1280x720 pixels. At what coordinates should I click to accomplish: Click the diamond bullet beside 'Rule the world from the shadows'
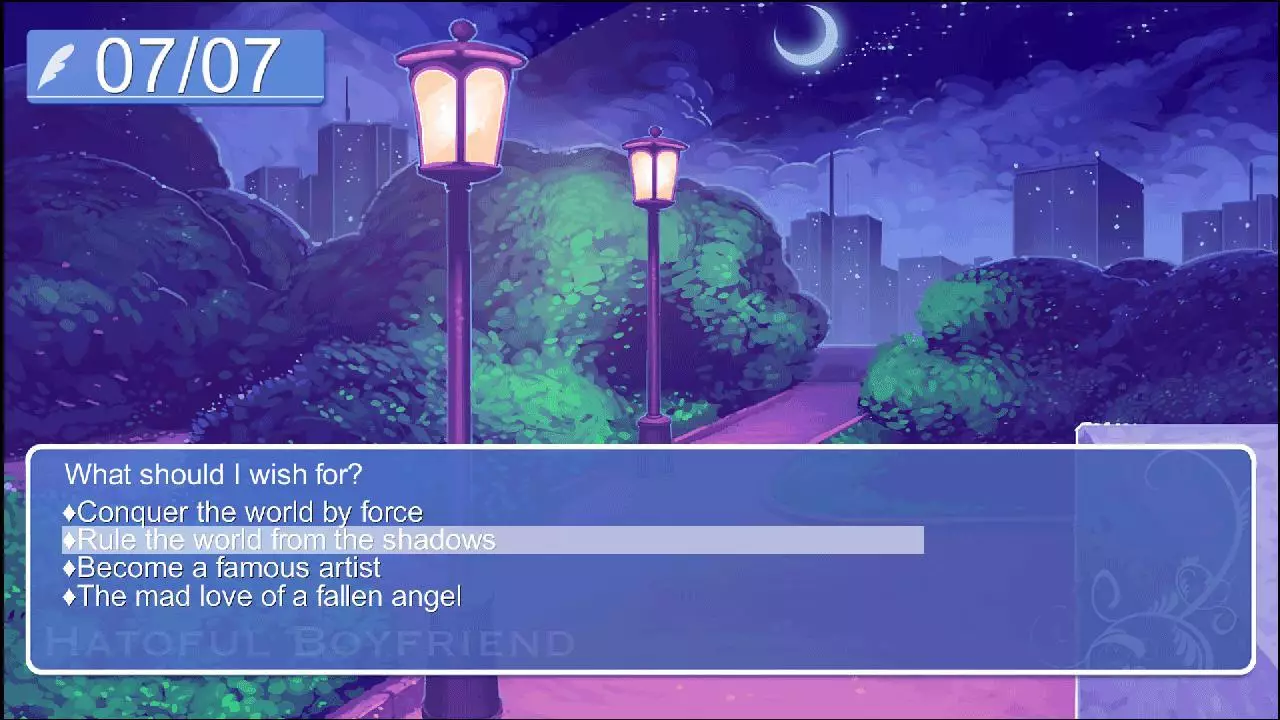point(70,539)
